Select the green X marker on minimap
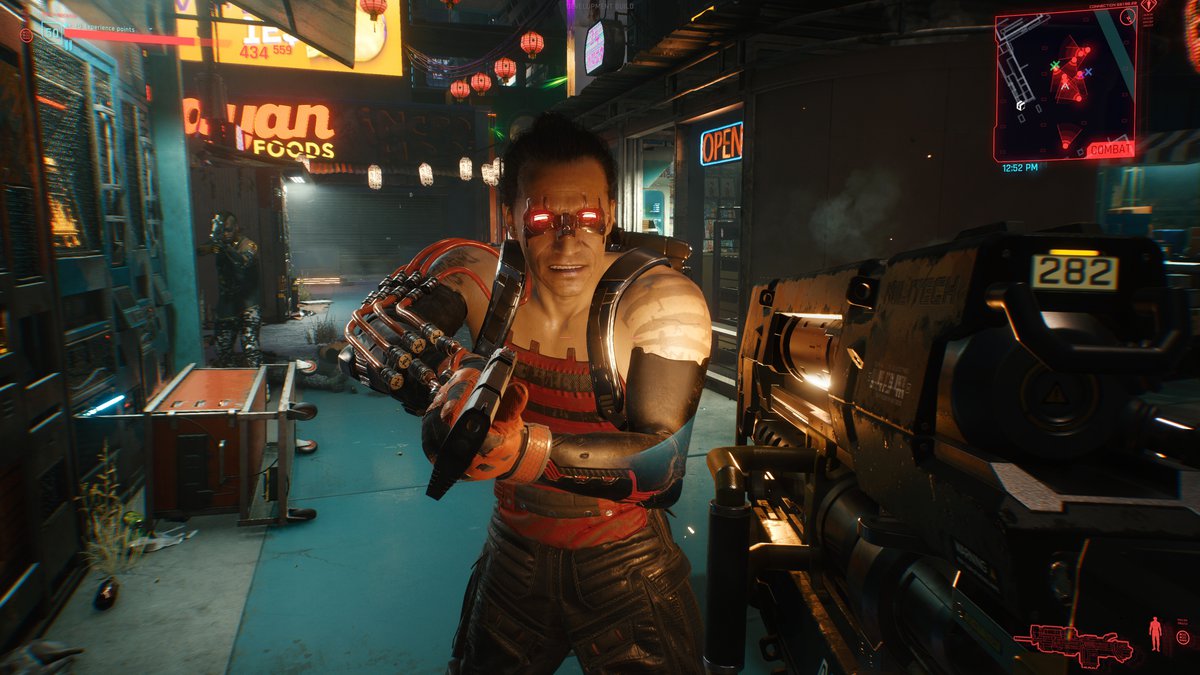 pyautogui.click(x=1055, y=65)
